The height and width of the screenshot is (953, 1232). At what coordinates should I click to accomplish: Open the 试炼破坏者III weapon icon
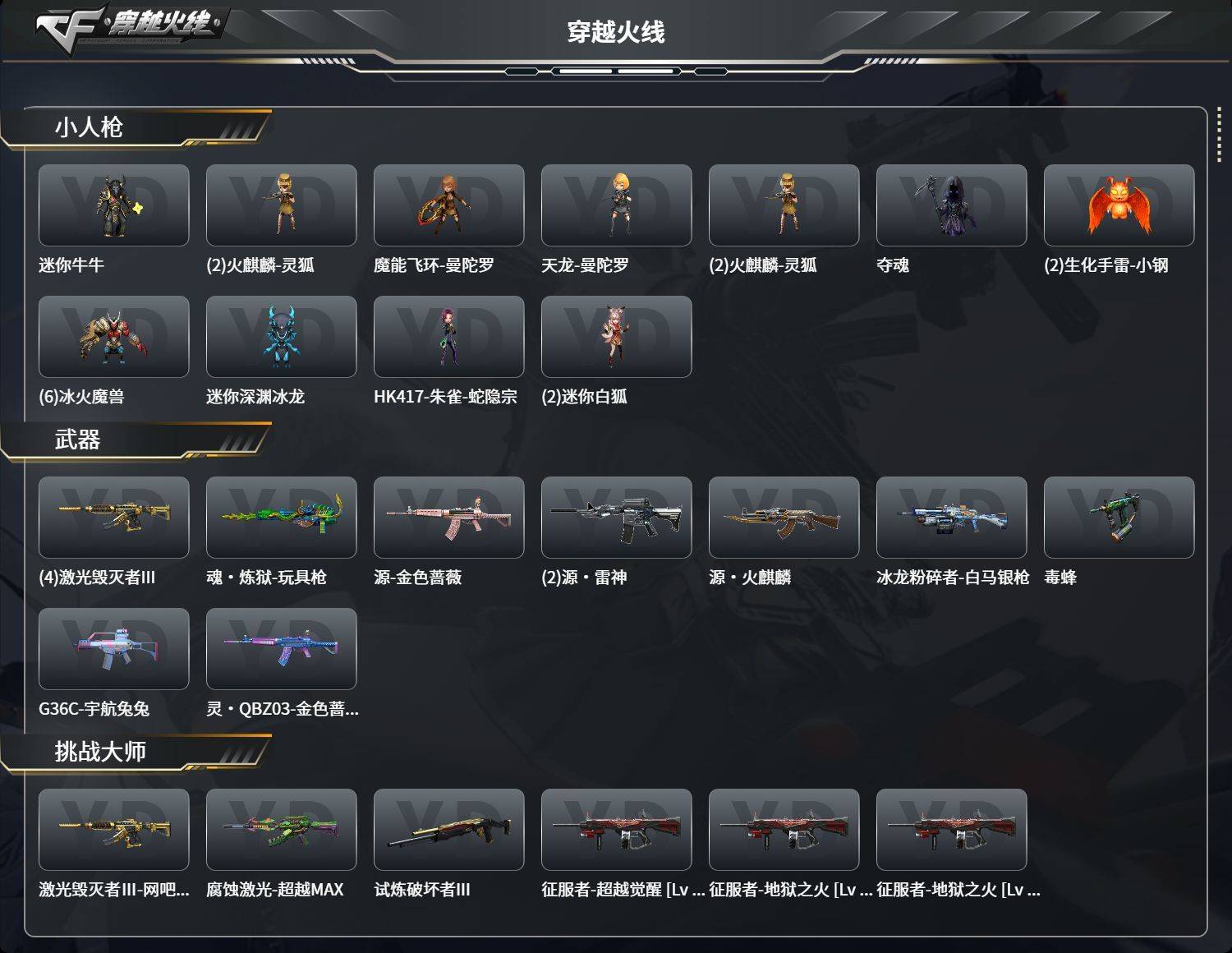tap(449, 830)
